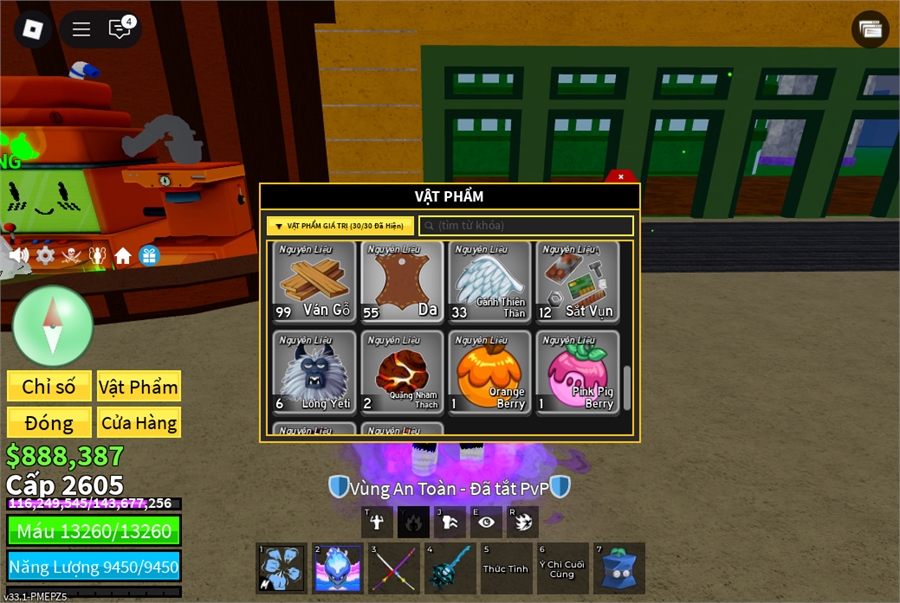Select the Thức Tỉnh hotbar slot
900x603 pixels.
(x=505, y=568)
